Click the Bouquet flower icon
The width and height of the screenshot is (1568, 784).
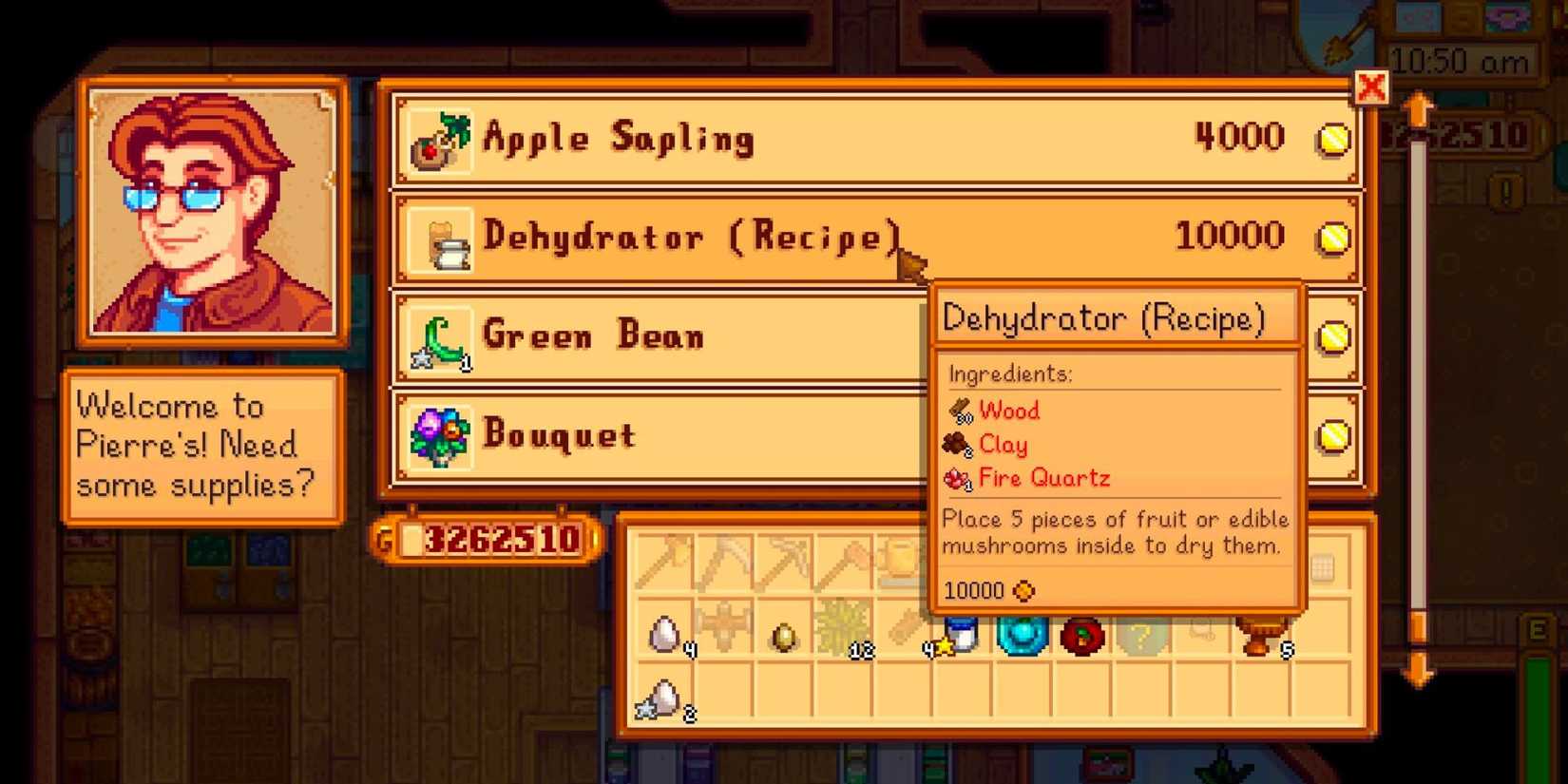(x=439, y=434)
